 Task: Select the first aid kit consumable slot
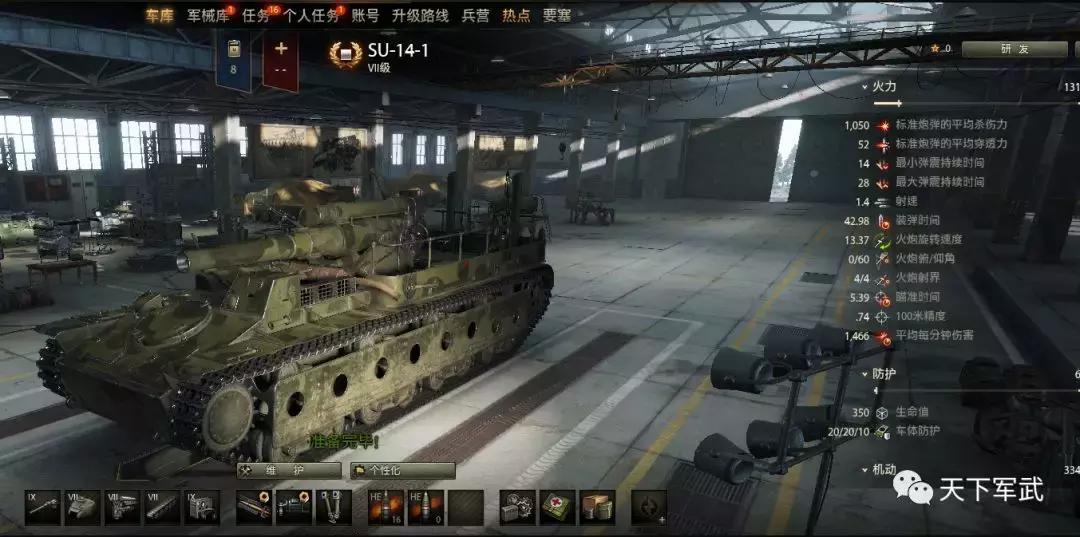[x=558, y=507]
